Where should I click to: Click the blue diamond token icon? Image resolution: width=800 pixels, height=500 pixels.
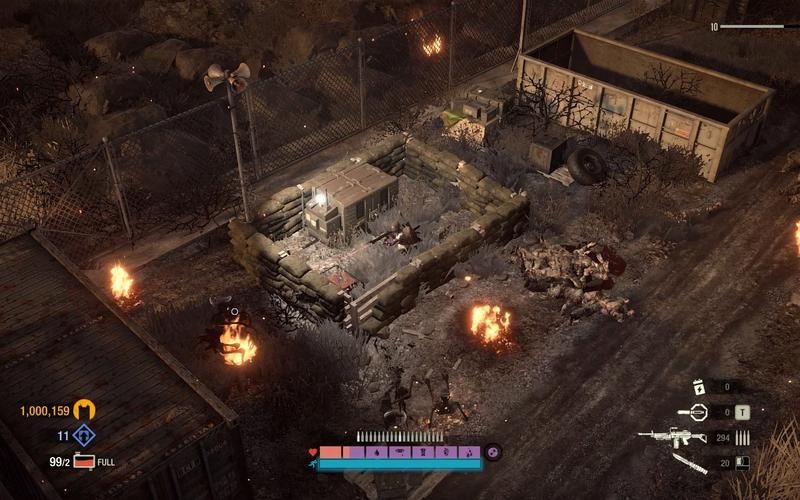pyautogui.click(x=86, y=436)
